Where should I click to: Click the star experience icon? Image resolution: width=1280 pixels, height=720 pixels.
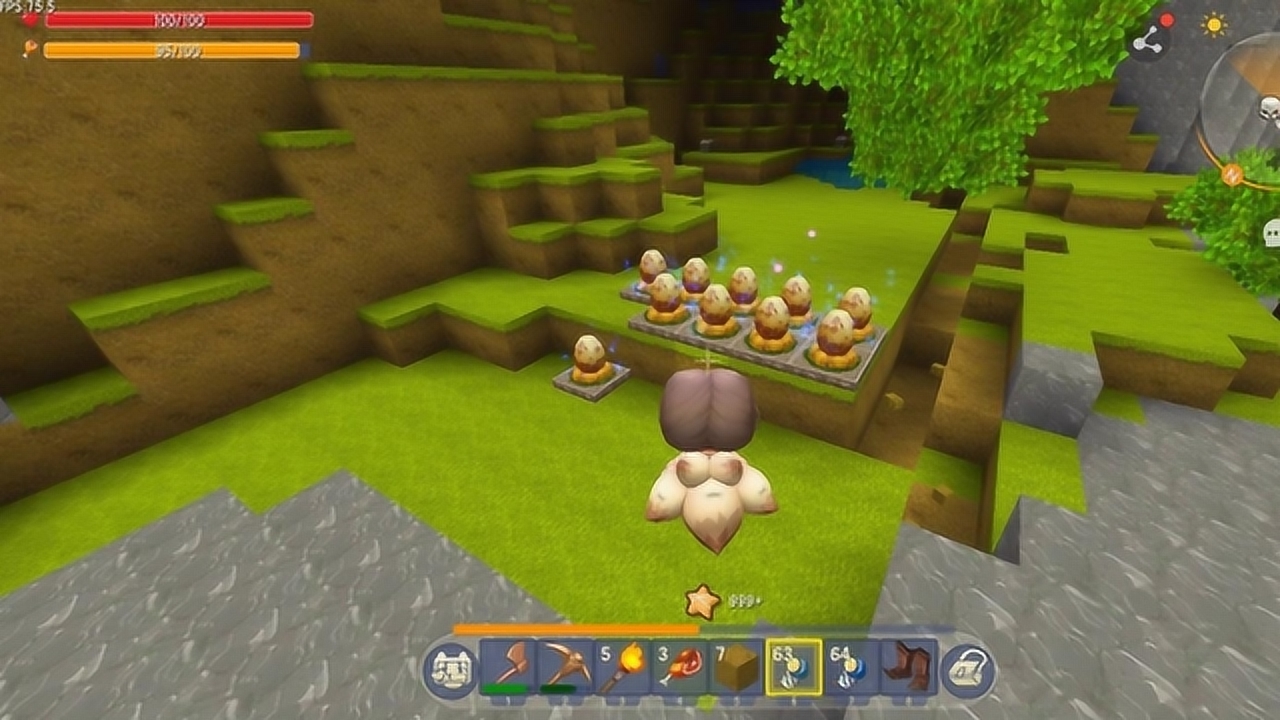(702, 601)
